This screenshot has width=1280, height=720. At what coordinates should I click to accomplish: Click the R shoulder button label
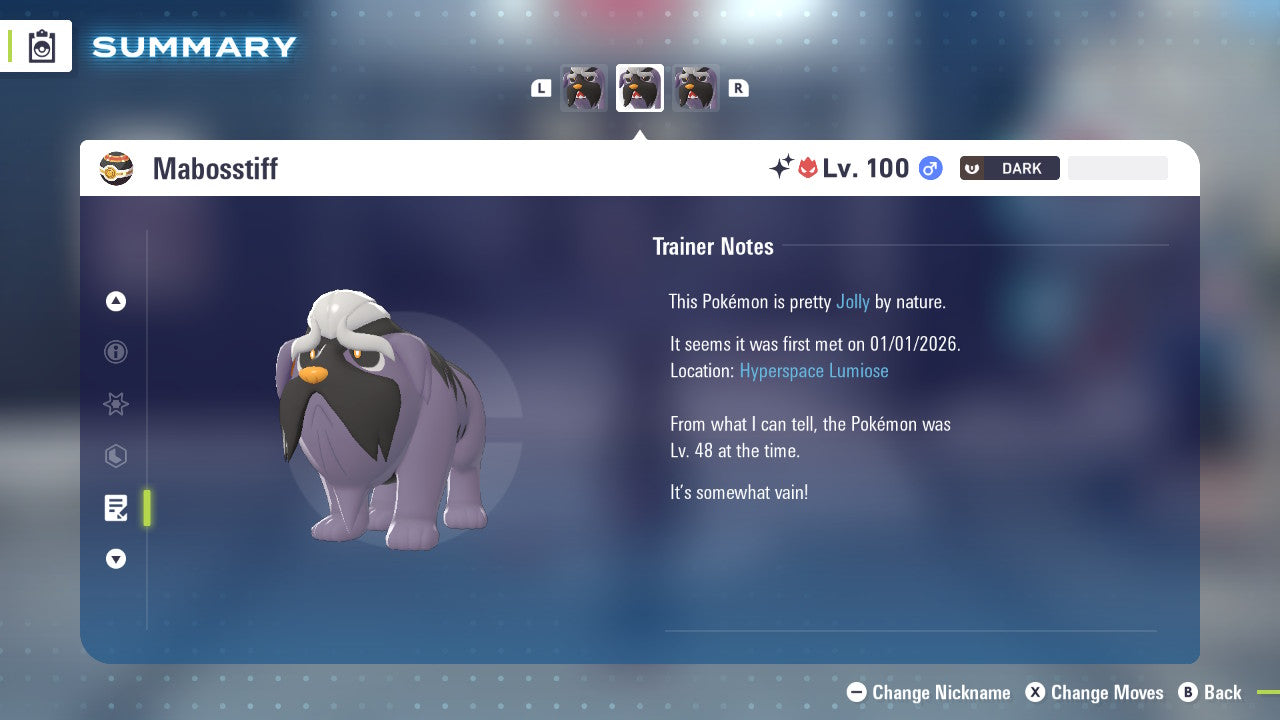click(x=738, y=88)
